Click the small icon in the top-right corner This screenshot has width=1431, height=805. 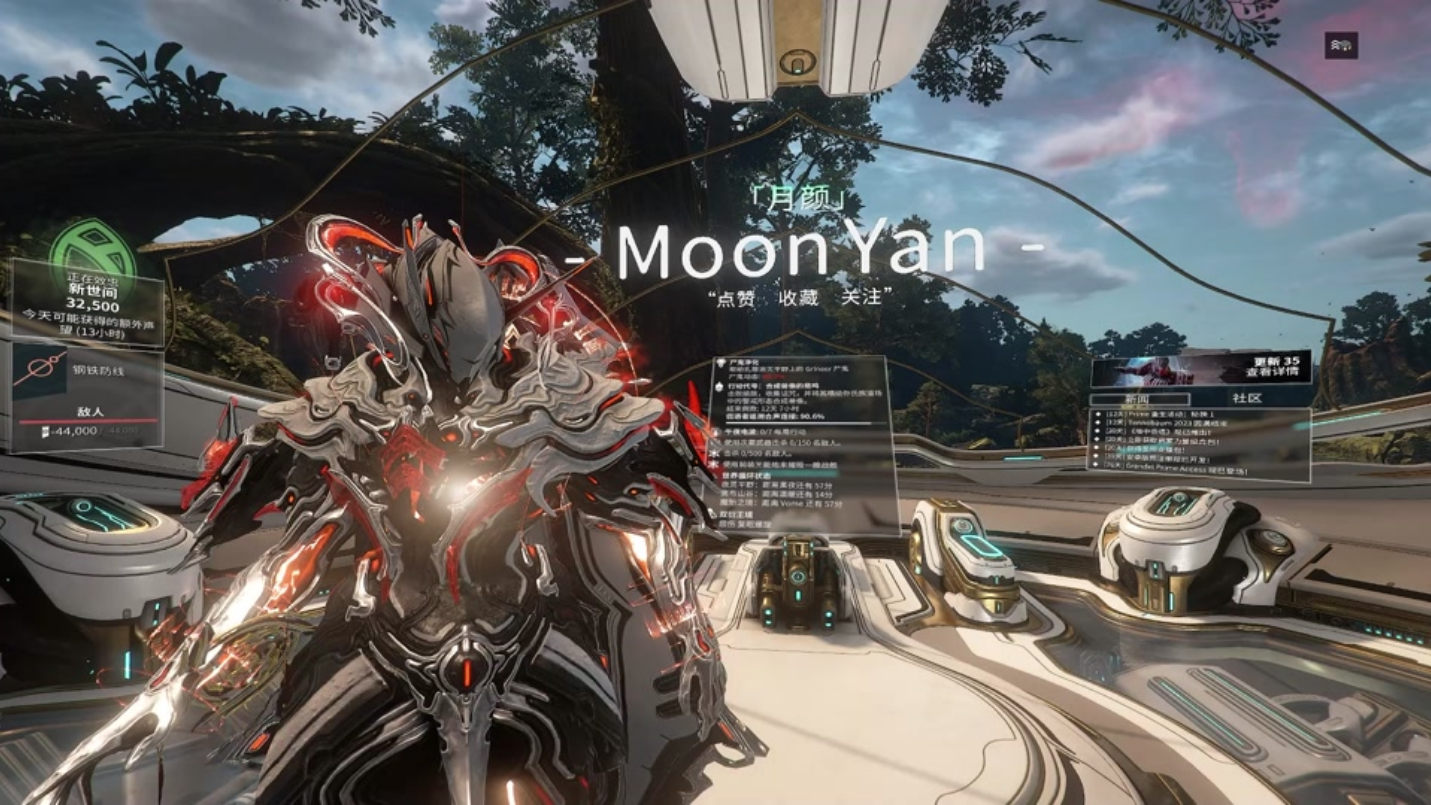coord(1341,45)
